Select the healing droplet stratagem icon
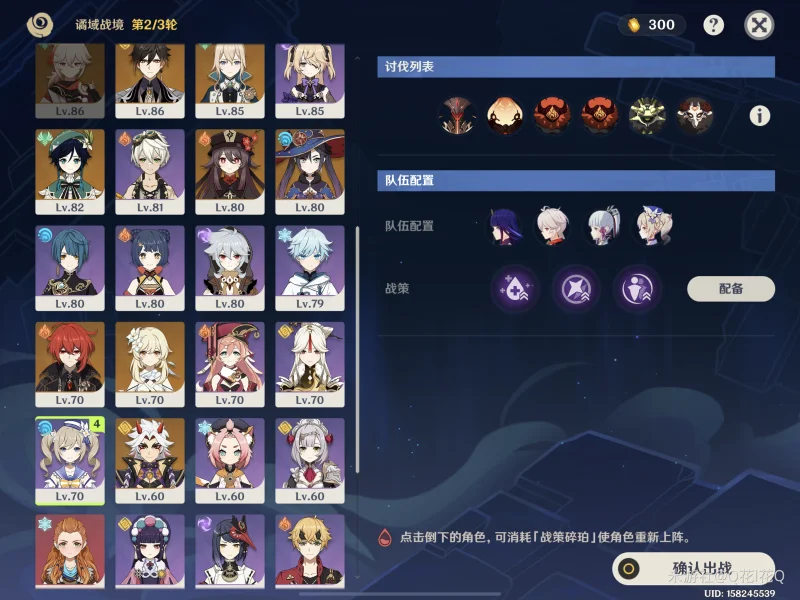Viewport: 800px width, 600px height. (515, 289)
